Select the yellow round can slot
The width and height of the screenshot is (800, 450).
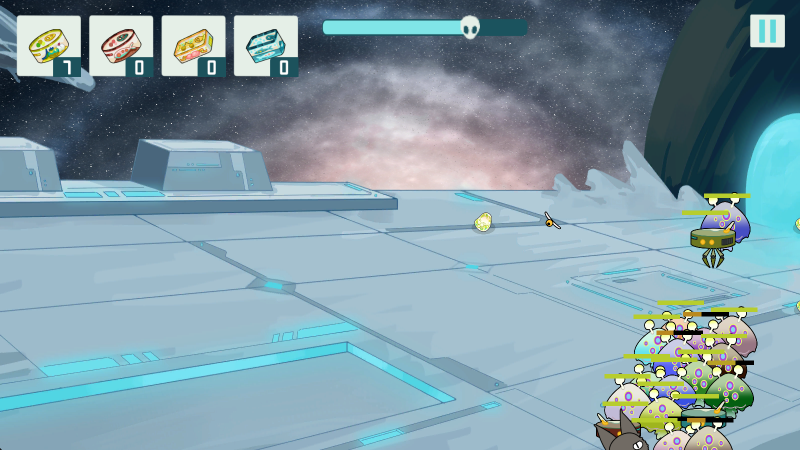click(x=49, y=46)
